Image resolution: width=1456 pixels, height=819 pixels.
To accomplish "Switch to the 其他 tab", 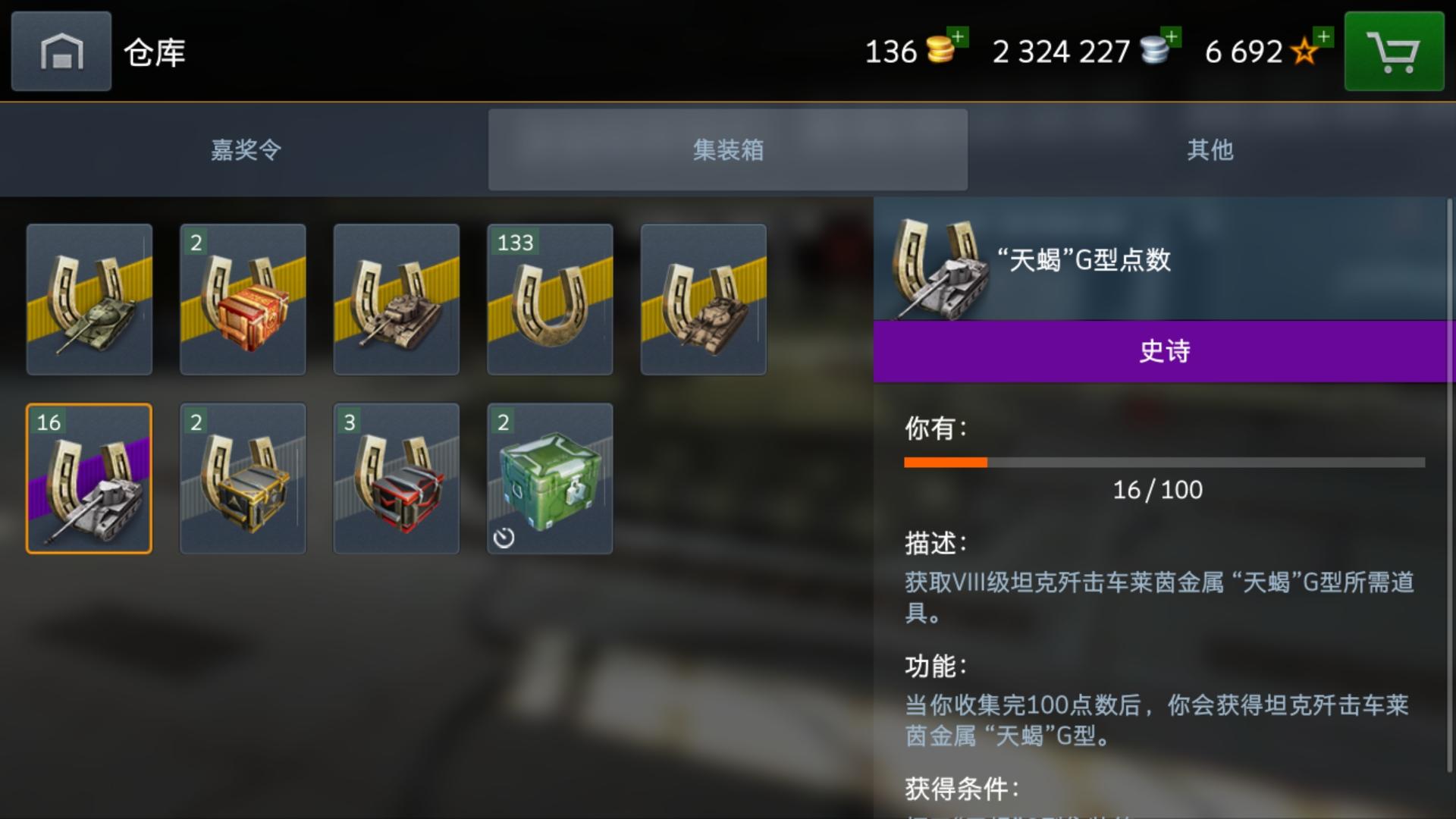I will [1211, 149].
